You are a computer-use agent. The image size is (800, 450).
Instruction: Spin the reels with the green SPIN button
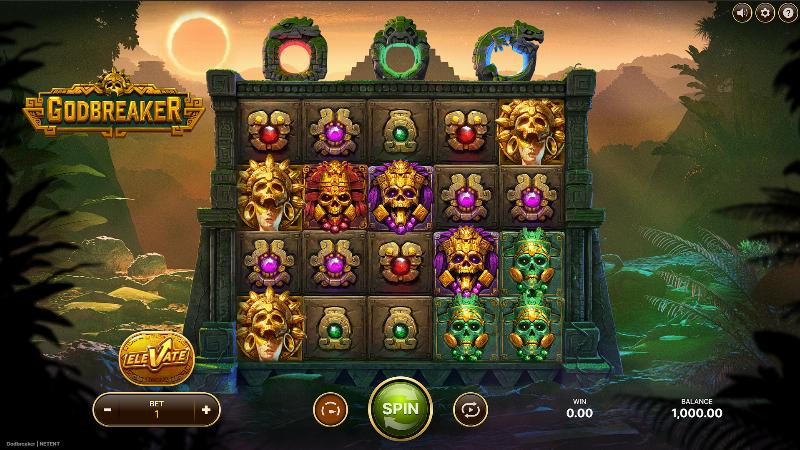400,408
